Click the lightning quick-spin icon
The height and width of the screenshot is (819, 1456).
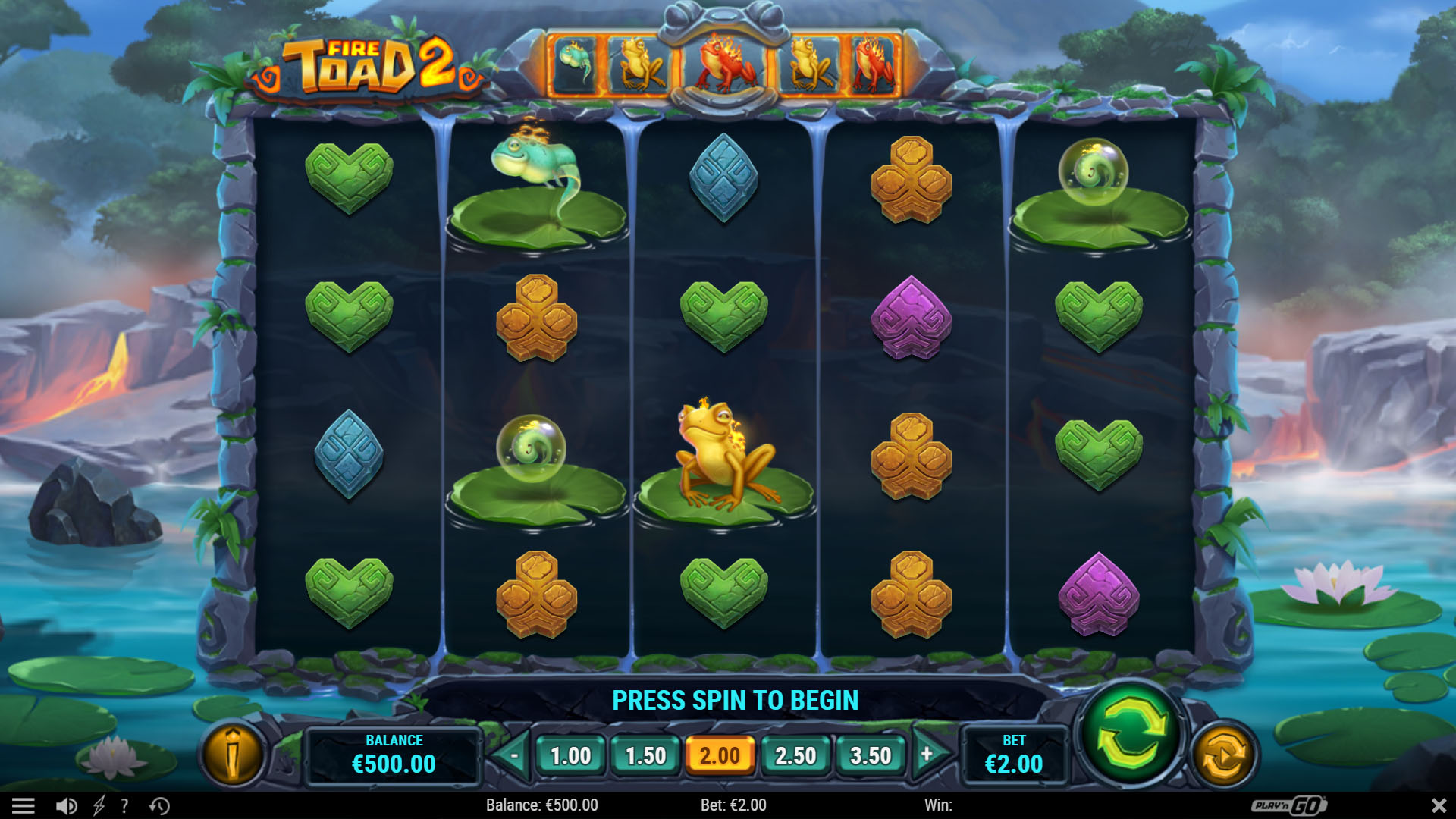(x=99, y=805)
